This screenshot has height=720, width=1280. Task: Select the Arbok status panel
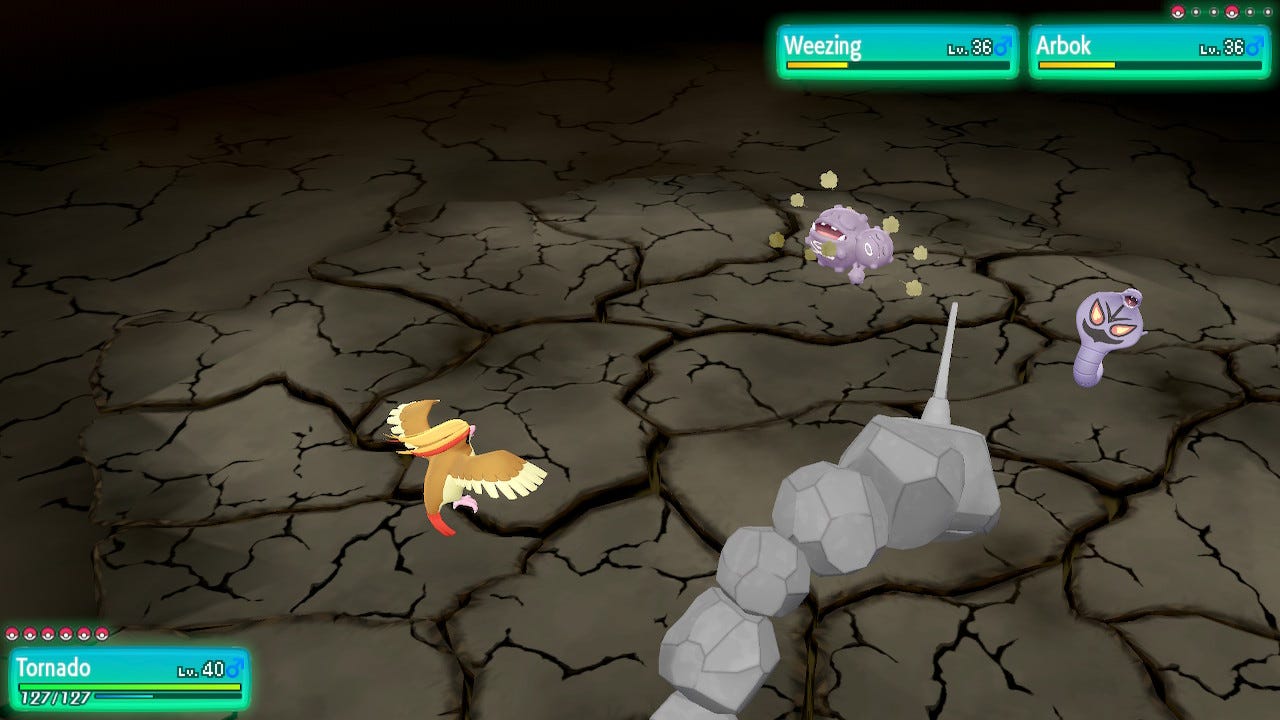click(x=1149, y=52)
